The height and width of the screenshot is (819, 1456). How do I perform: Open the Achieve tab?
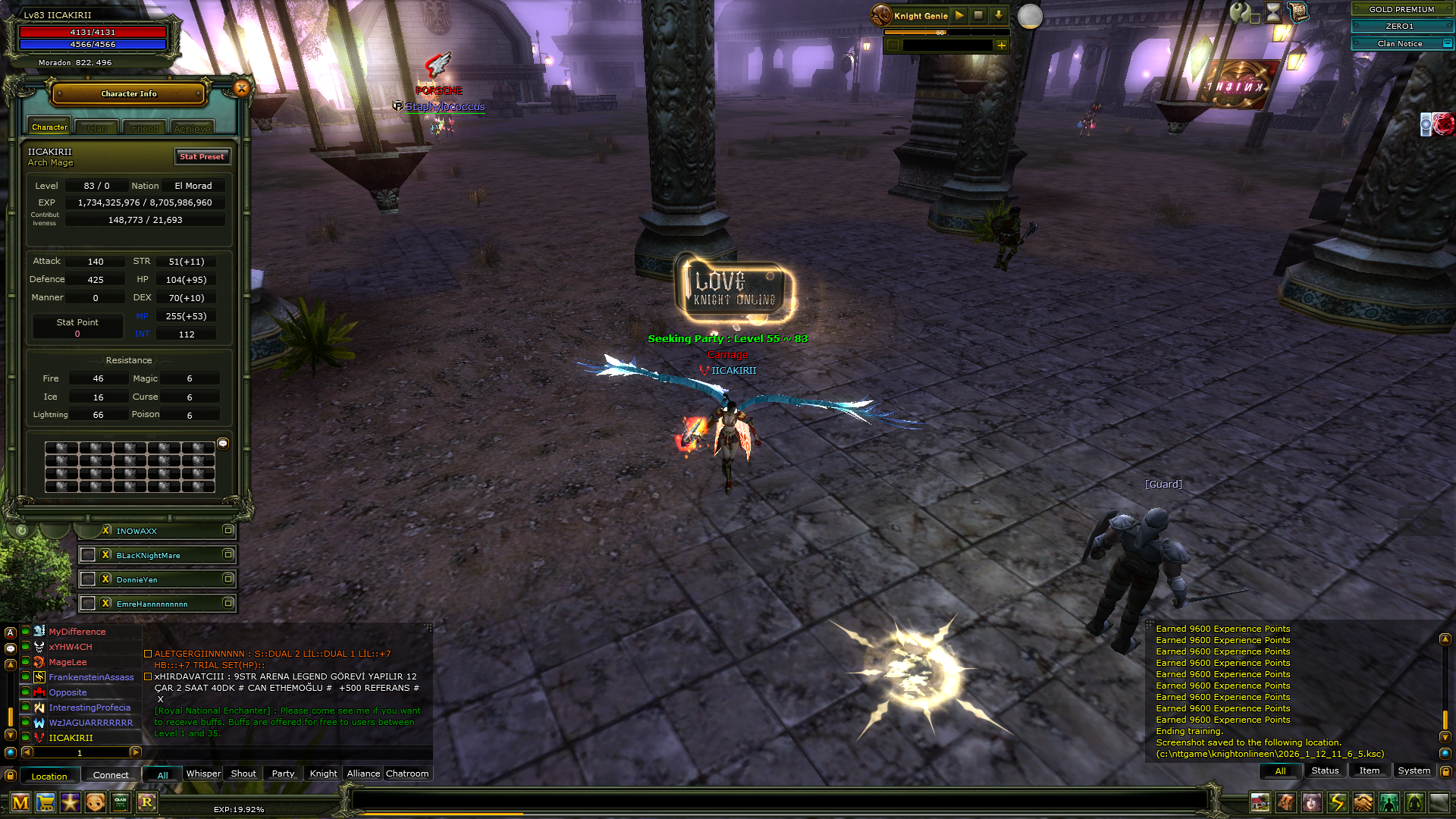click(x=192, y=128)
